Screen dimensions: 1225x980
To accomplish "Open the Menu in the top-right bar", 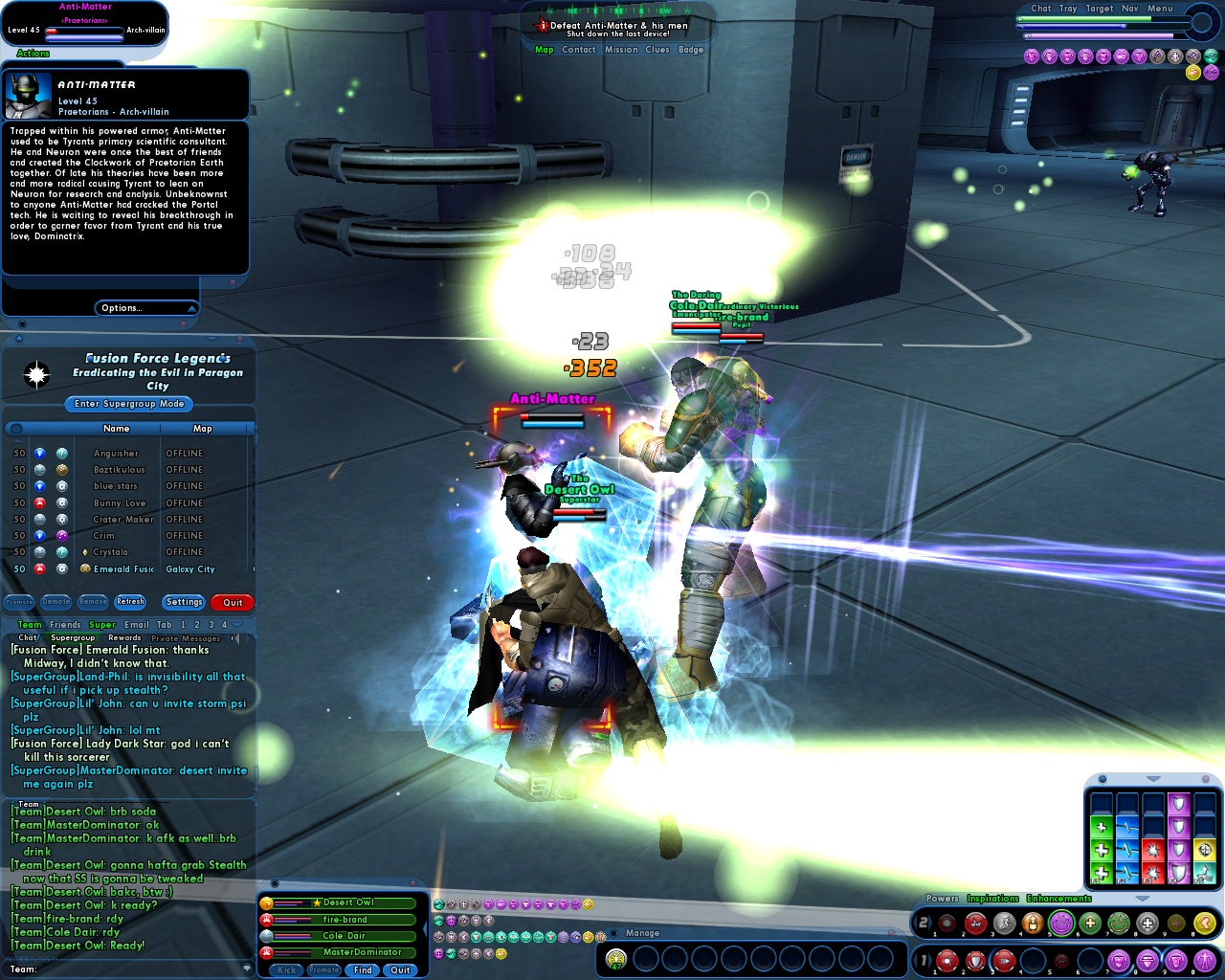I will 1160,9.
